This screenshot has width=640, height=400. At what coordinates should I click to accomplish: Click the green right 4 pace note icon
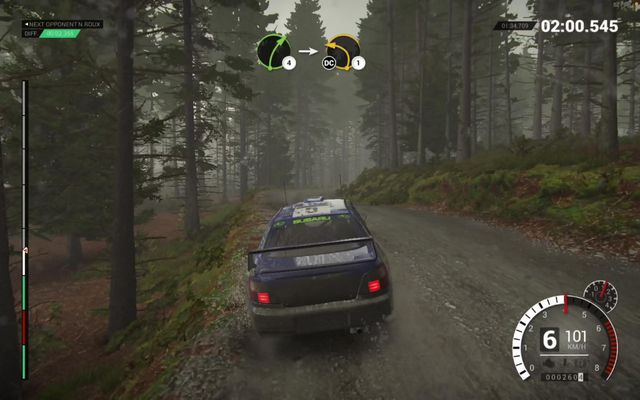point(274,51)
